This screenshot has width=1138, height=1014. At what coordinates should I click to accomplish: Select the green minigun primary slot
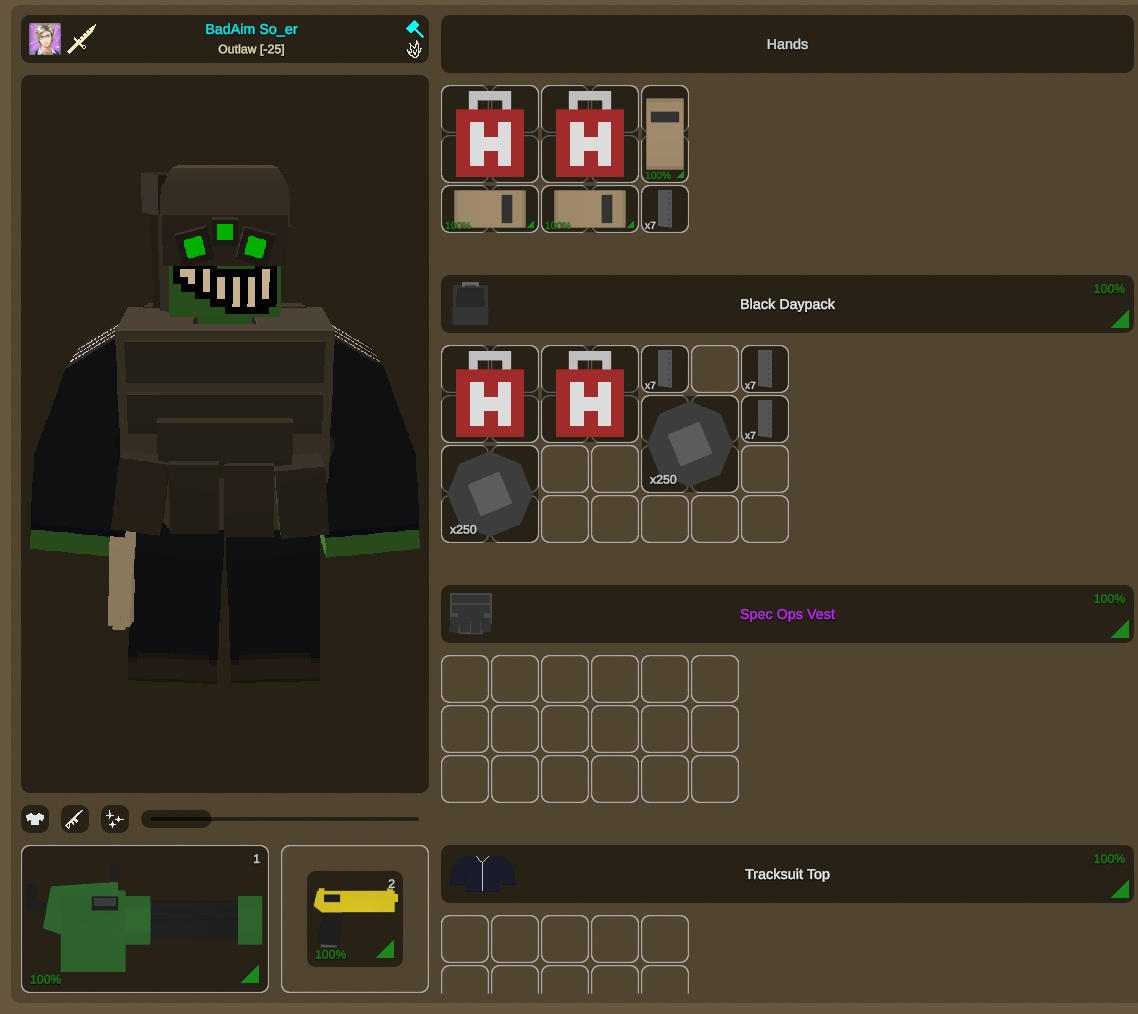[145, 919]
